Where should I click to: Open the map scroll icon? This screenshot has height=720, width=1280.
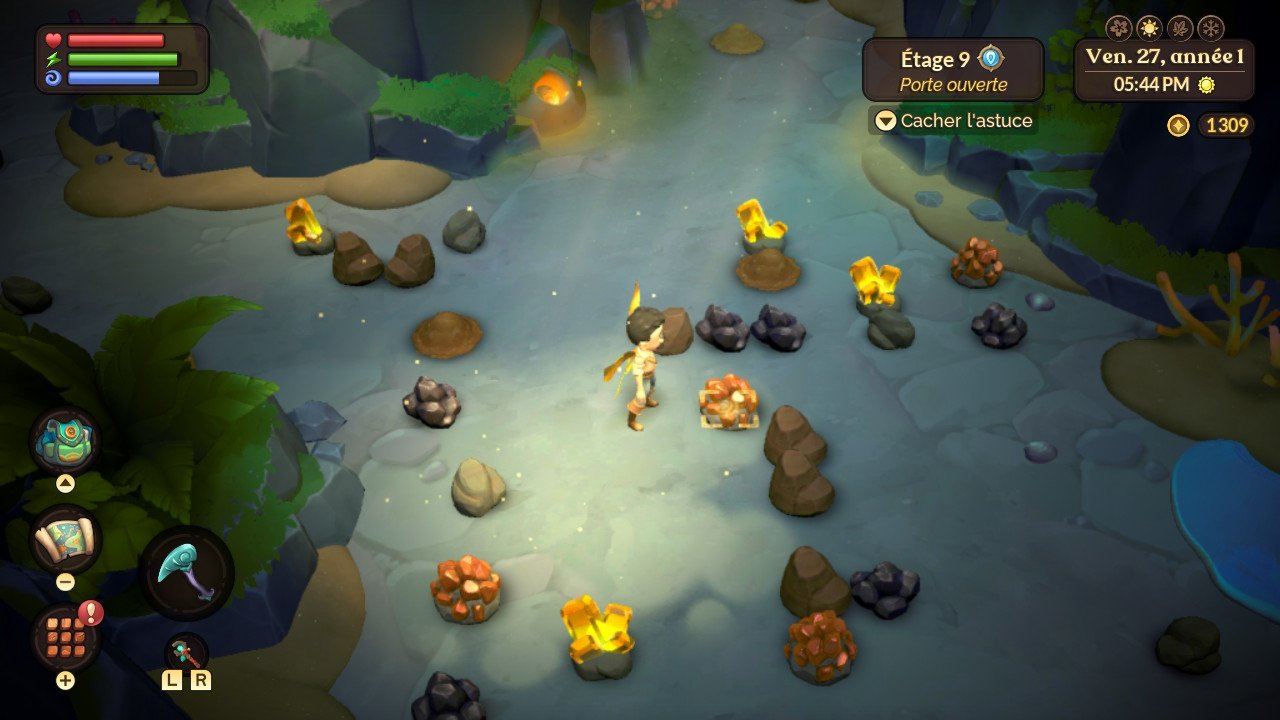pos(66,540)
